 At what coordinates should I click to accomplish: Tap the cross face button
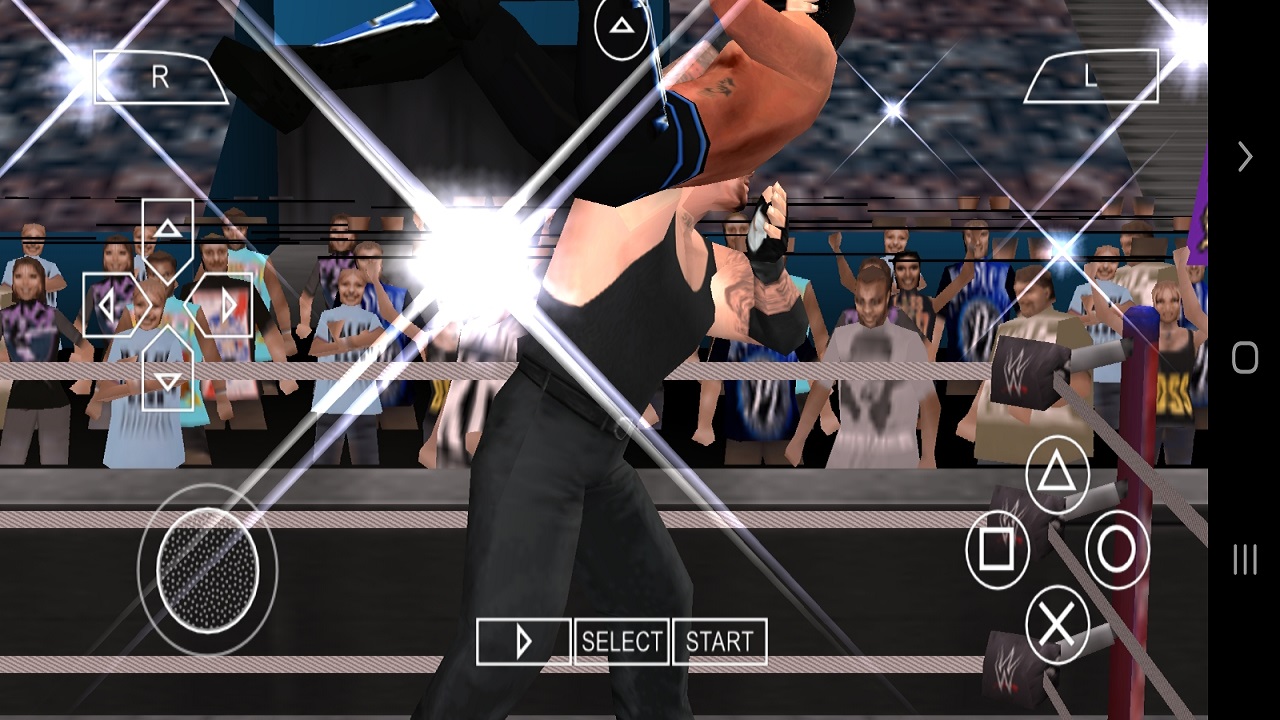pos(1057,624)
